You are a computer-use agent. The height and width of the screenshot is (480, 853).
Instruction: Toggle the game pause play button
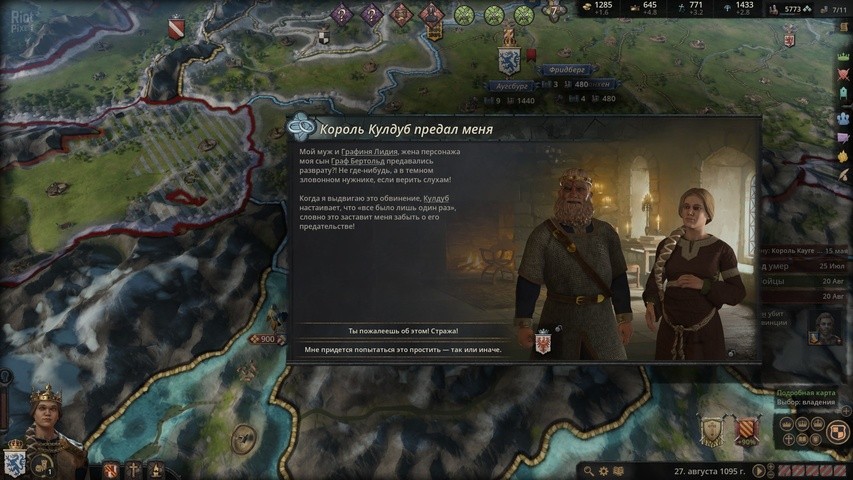coord(761,470)
